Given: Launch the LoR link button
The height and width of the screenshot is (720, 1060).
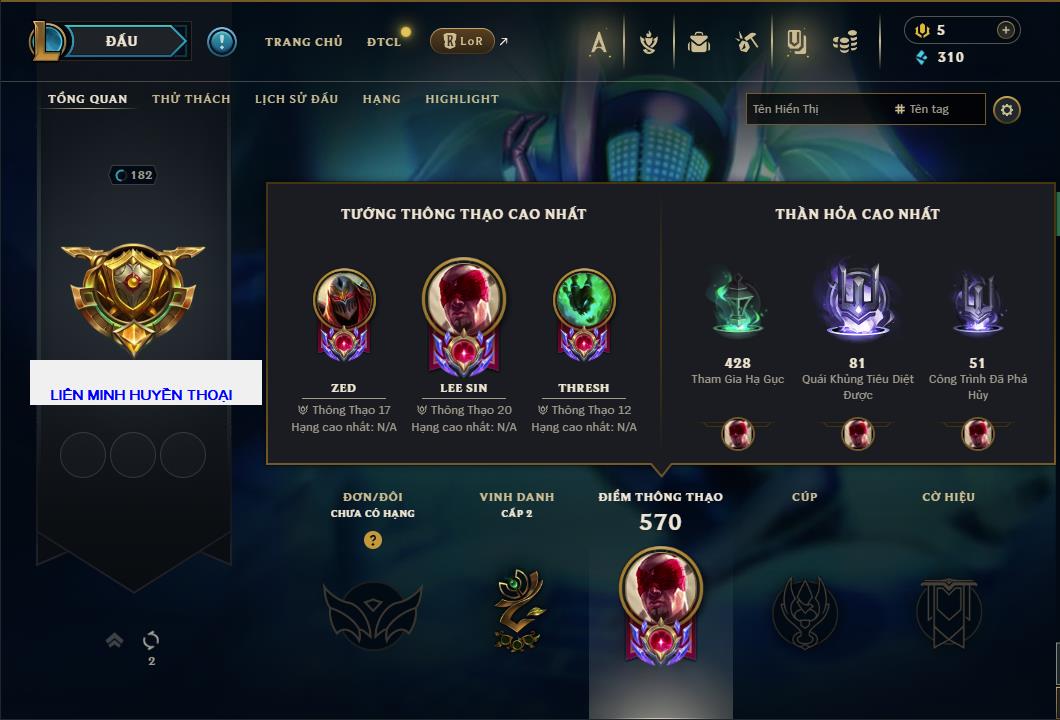Looking at the screenshot, I should click(462, 41).
